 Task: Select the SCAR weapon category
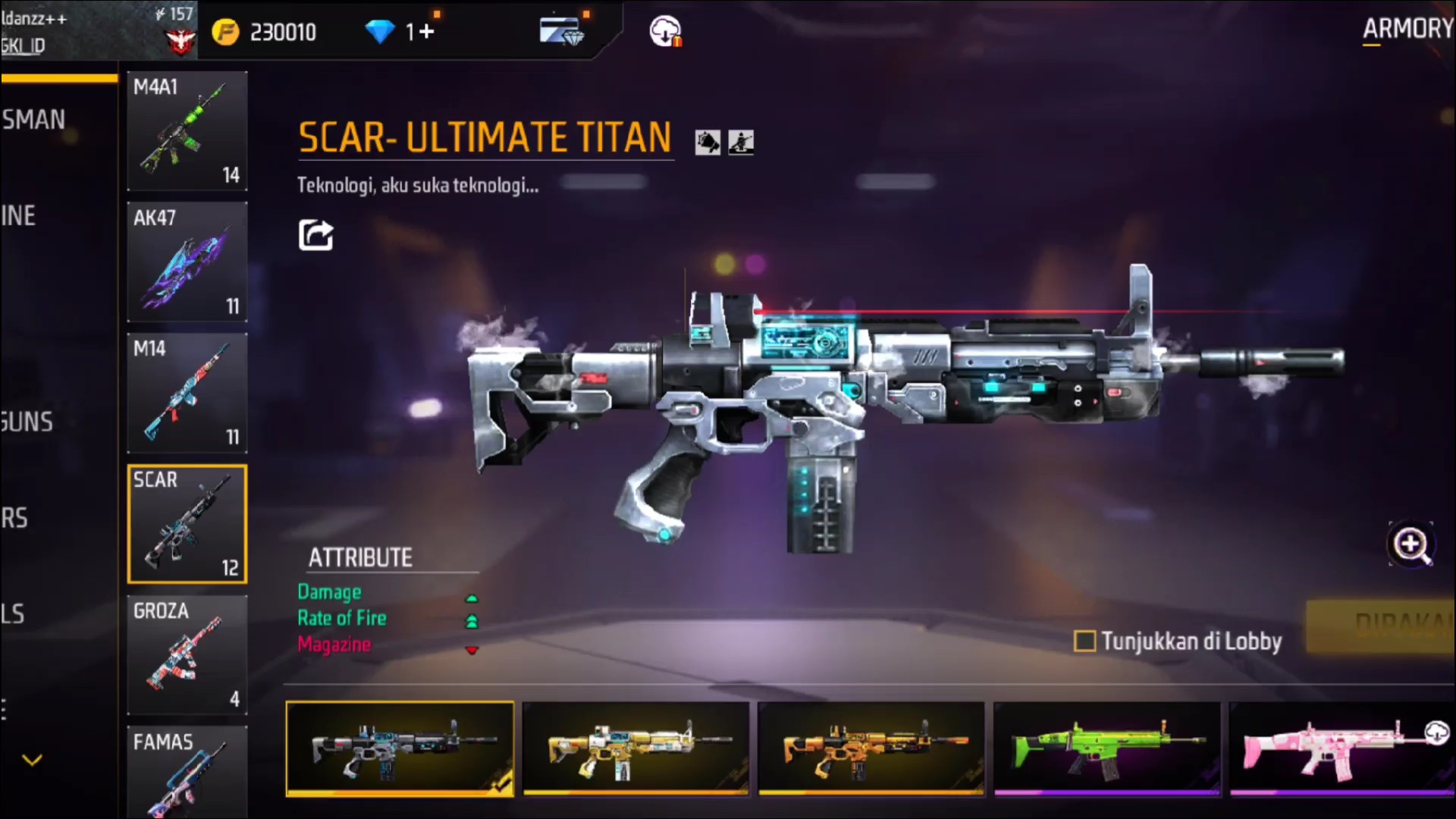(187, 523)
